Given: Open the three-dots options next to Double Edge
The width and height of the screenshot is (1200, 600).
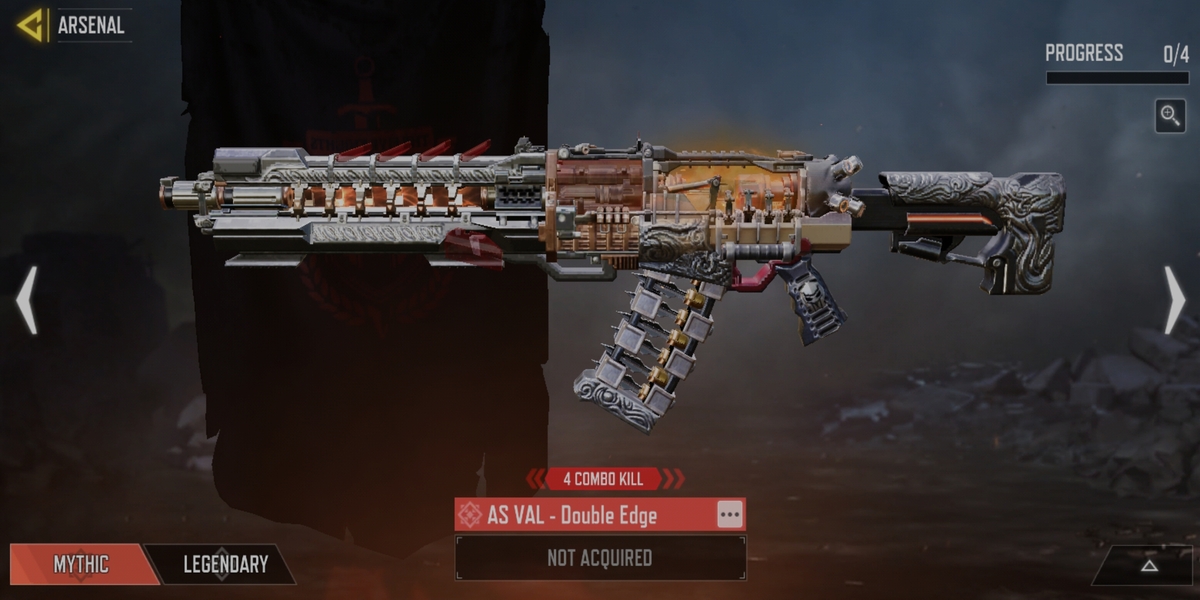Looking at the screenshot, I should [x=730, y=515].
